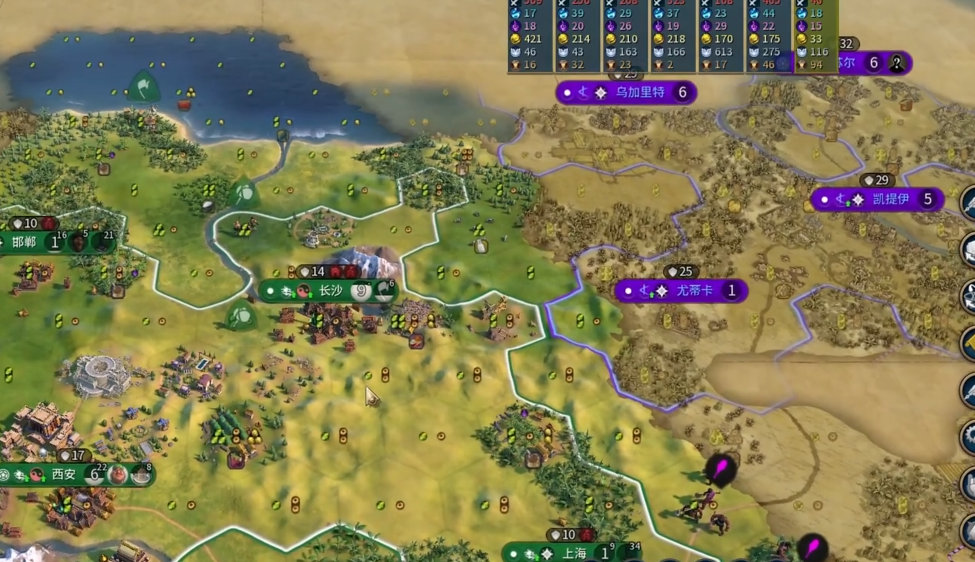Choose the 上海 city banner
The width and height of the screenshot is (975, 562).
click(574, 553)
